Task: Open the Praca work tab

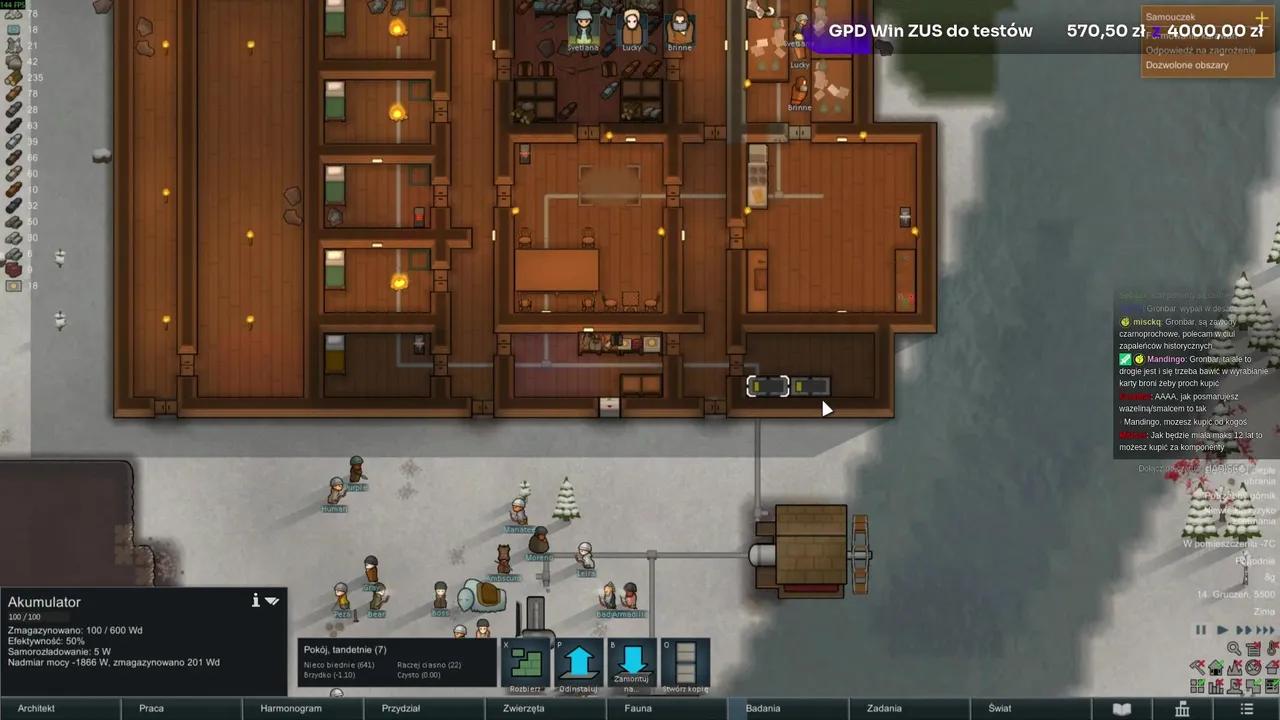Action: [x=151, y=708]
